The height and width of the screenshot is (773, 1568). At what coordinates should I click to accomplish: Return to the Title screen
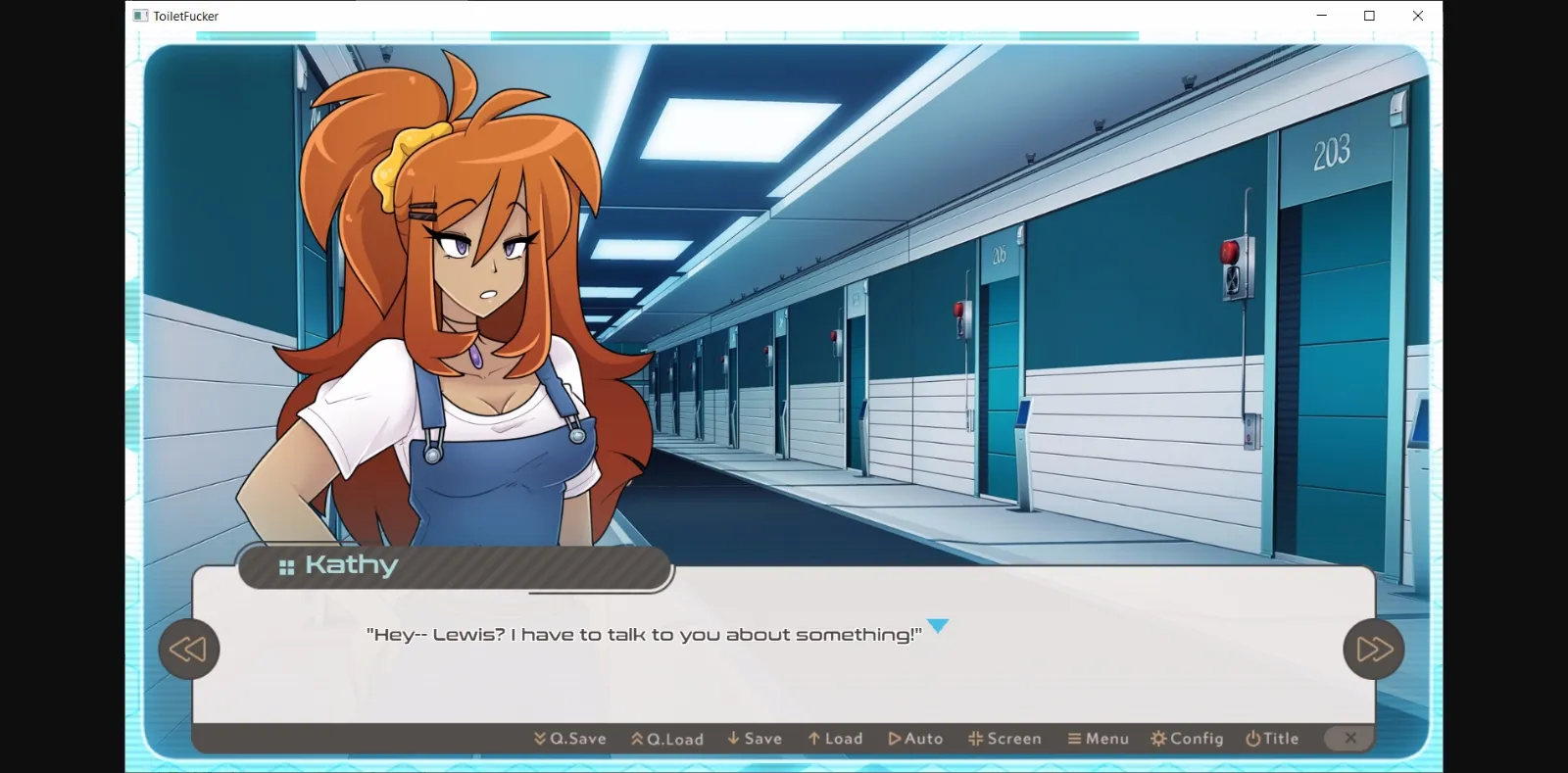click(1274, 739)
